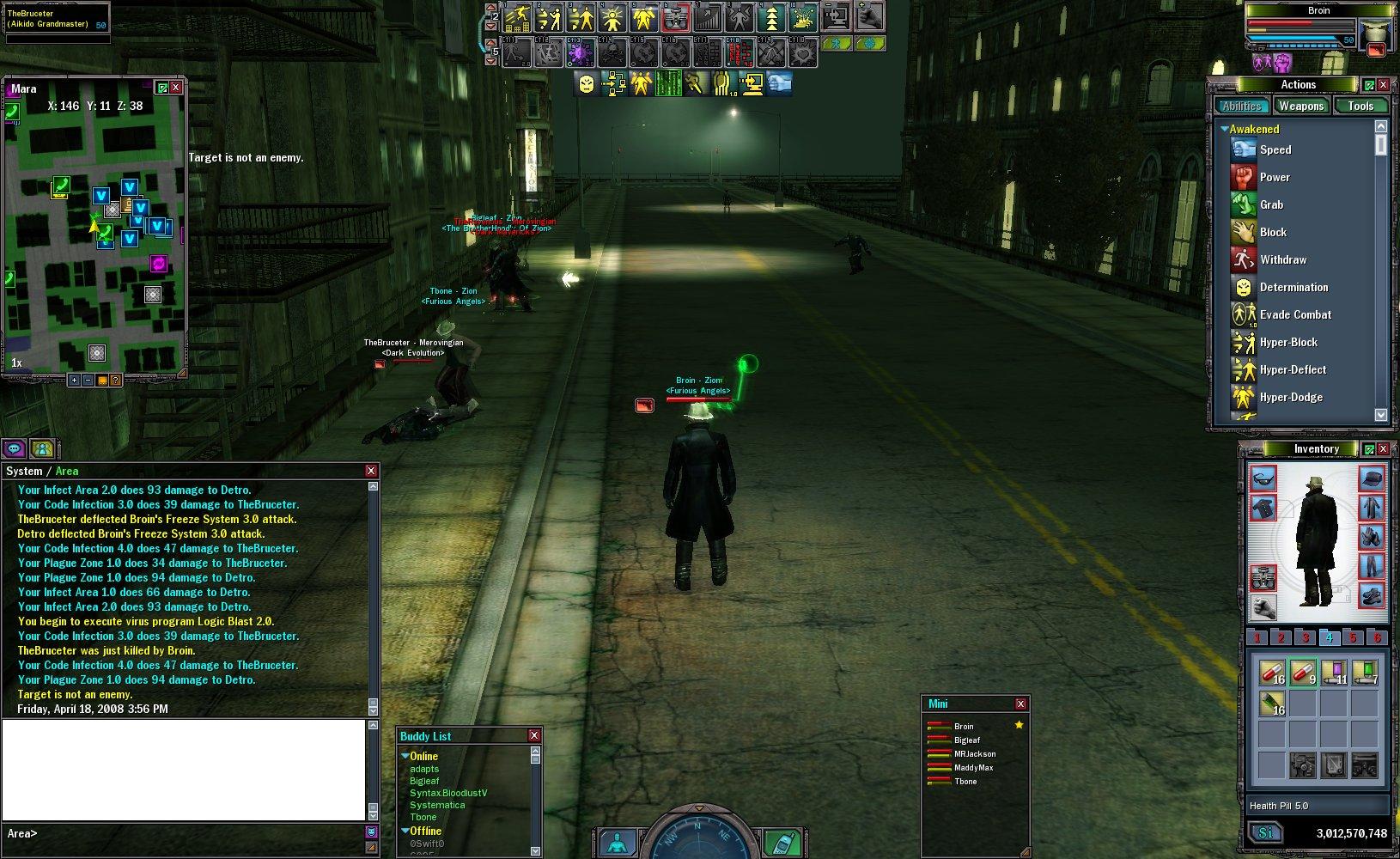Select the highlighted pill stack of 9
Screen dimensions: 1400x859
[1304, 673]
